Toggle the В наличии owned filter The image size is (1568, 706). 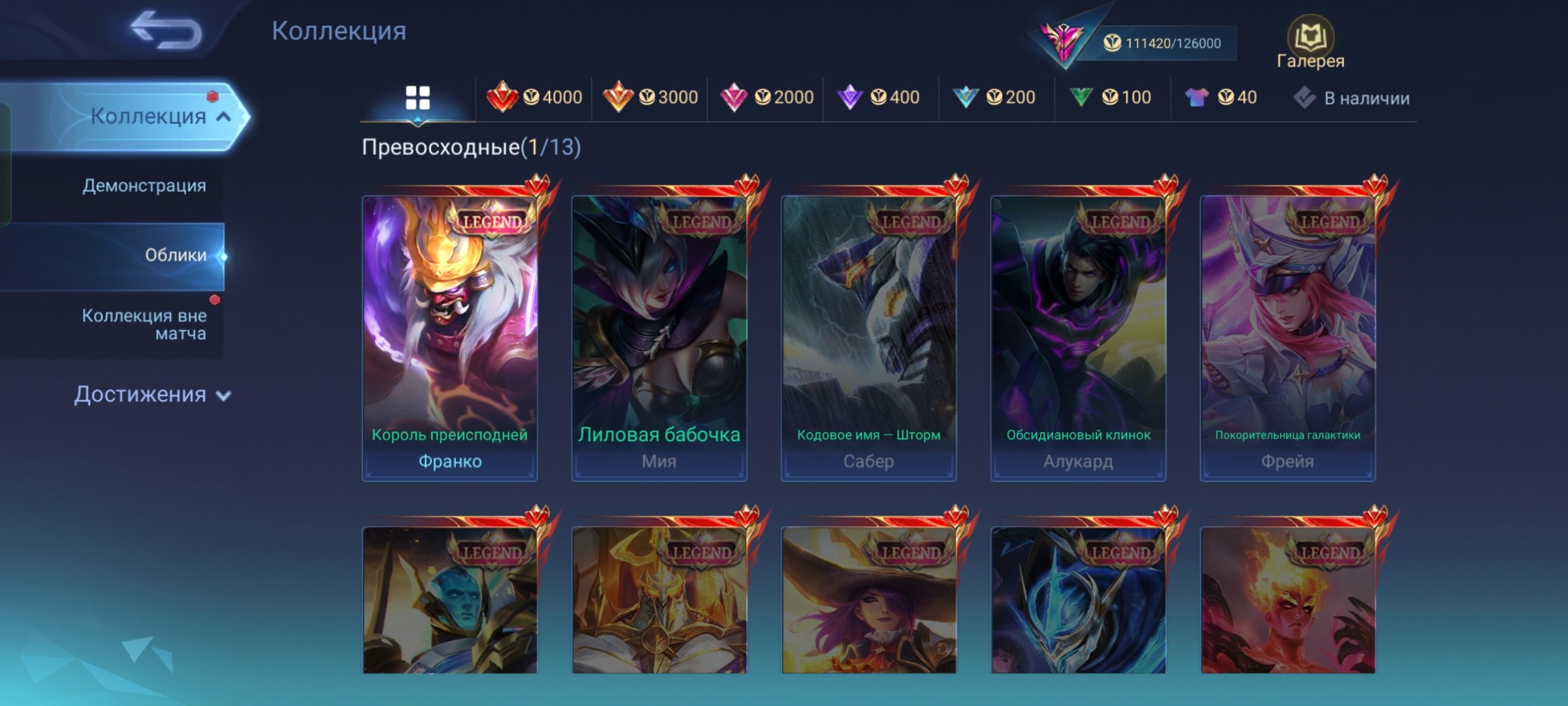coord(1352,98)
